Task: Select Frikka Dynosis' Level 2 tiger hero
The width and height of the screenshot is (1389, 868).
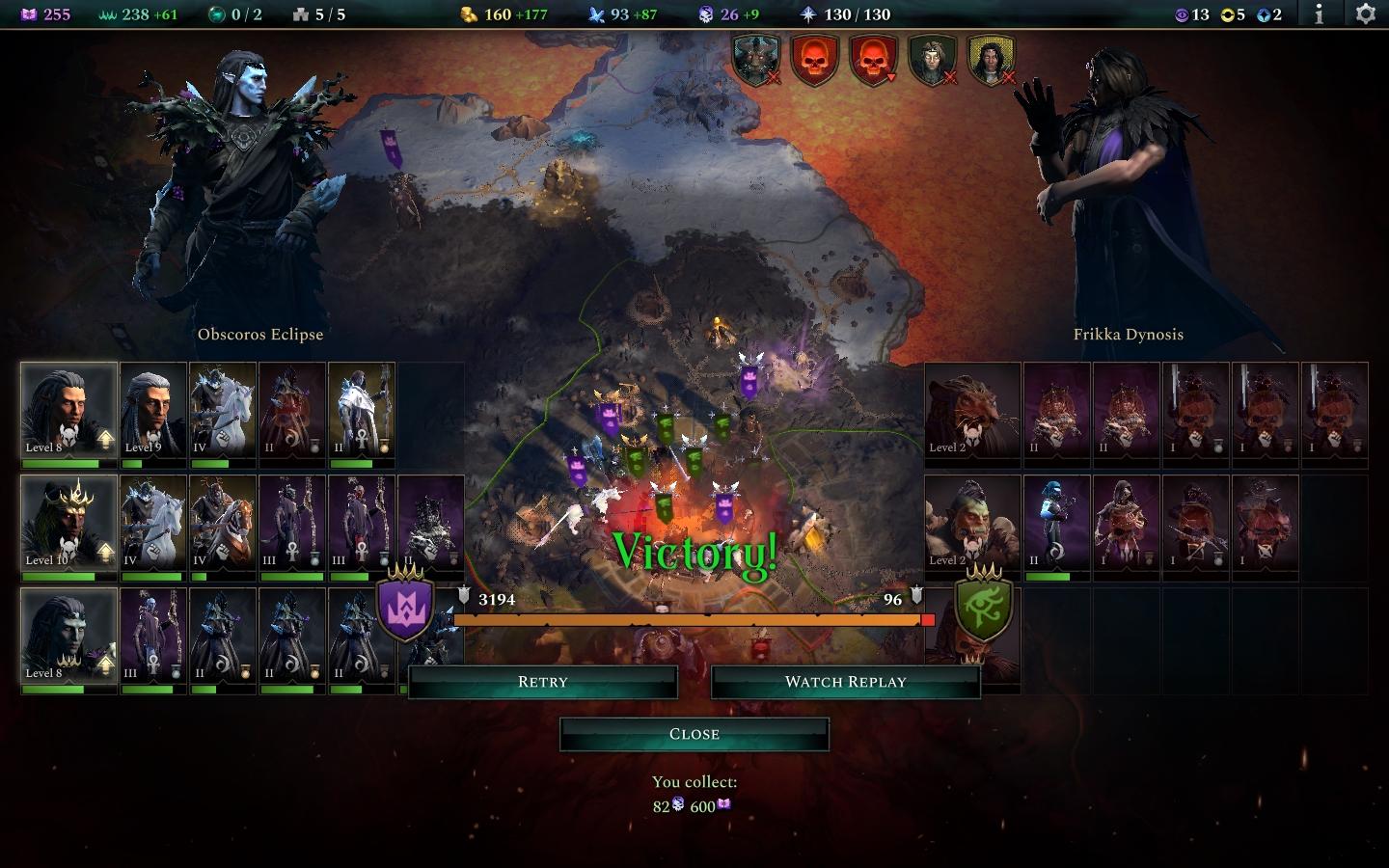Action: click(972, 409)
